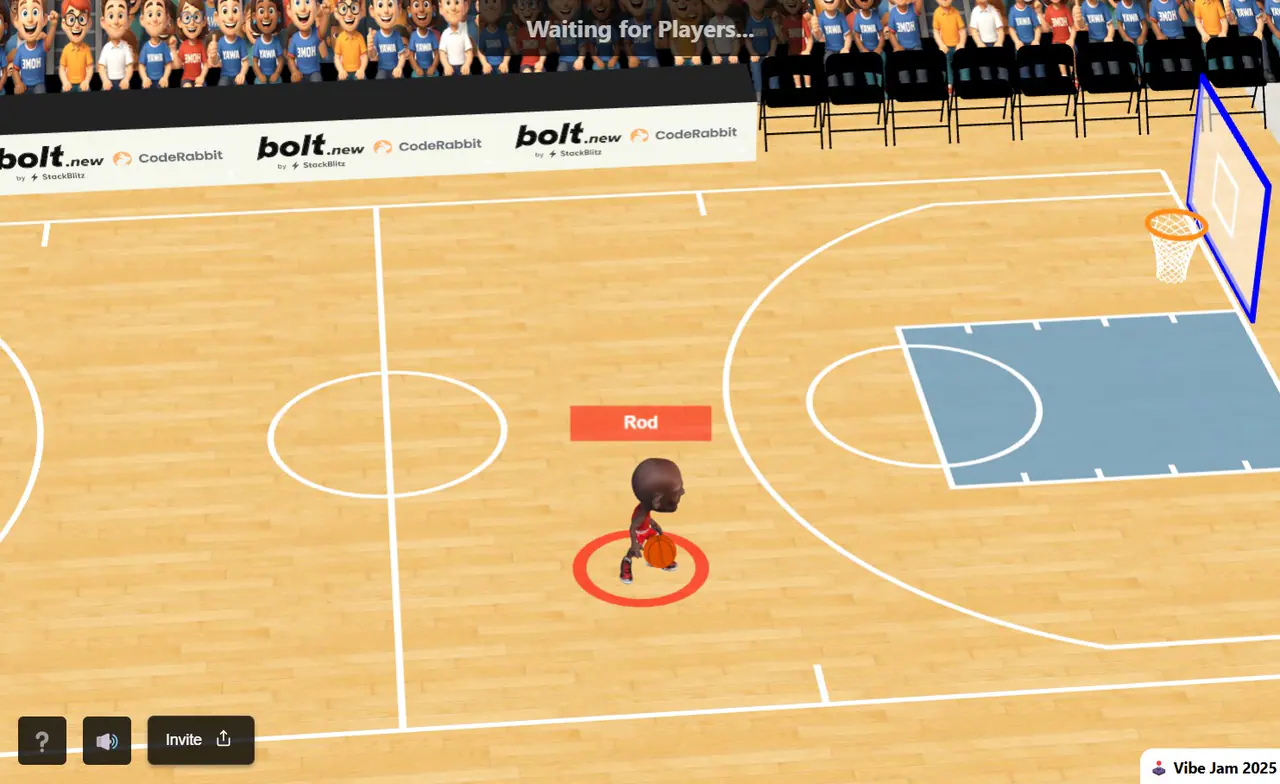Click the basketball Rod is dribbling
Image resolution: width=1280 pixels, height=784 pixels.
click(x=661, y=553)
